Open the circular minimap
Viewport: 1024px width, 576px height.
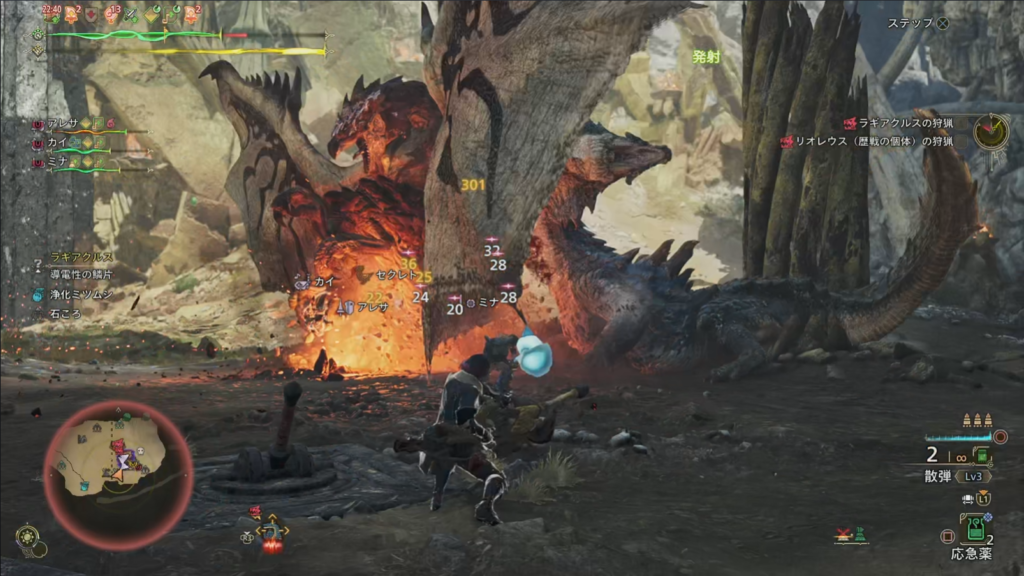(118, 465)
